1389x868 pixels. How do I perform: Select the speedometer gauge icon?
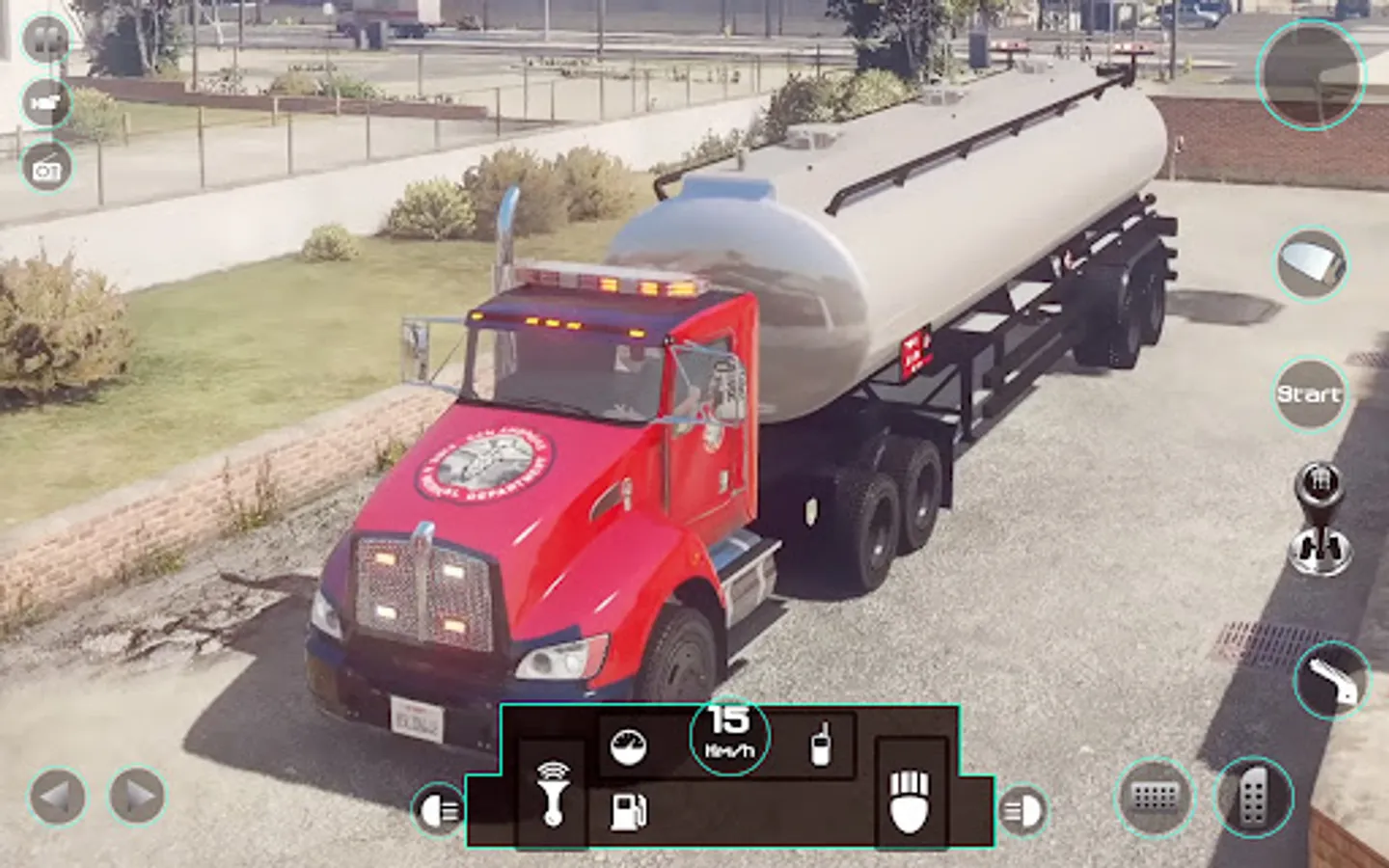coord(629,746)
